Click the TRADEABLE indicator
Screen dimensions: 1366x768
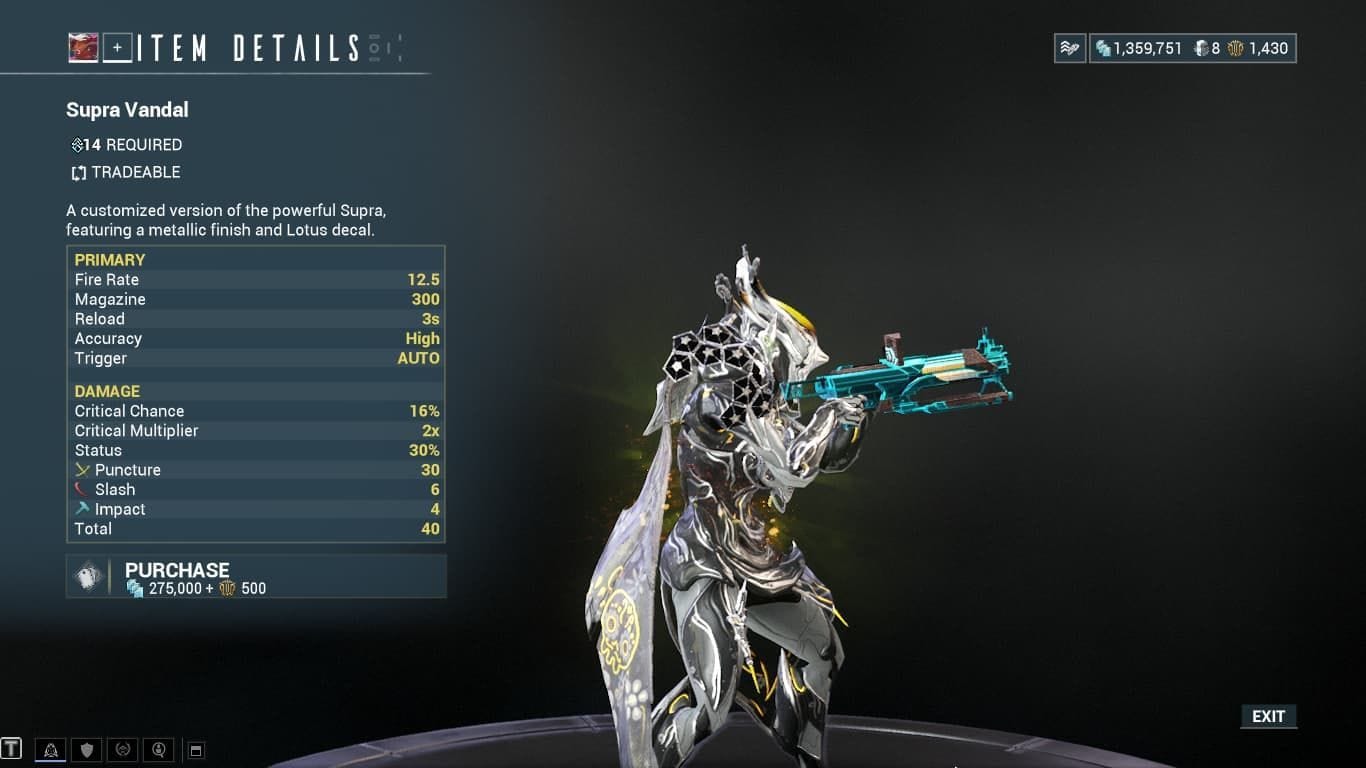point(124,172)
